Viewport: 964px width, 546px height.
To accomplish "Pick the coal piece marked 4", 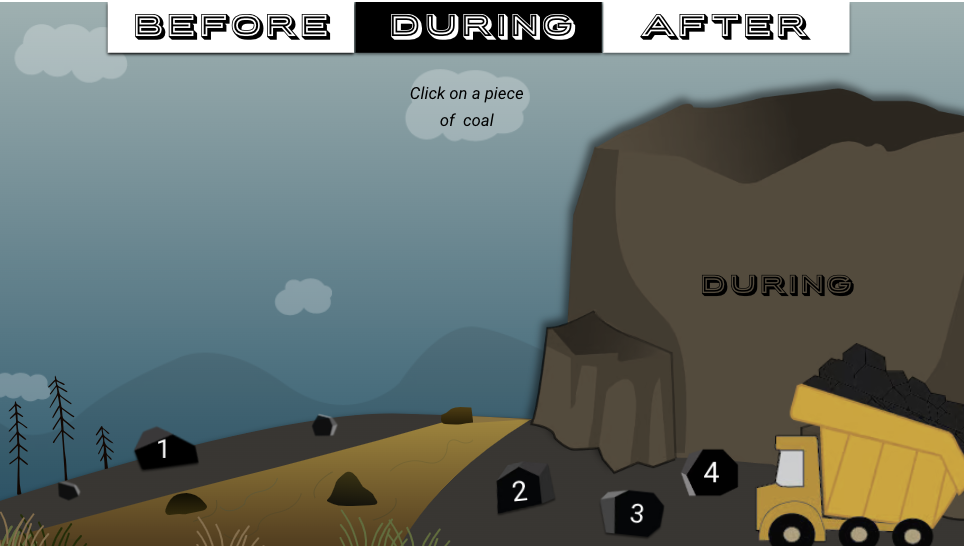I will [x=711, y=472].
